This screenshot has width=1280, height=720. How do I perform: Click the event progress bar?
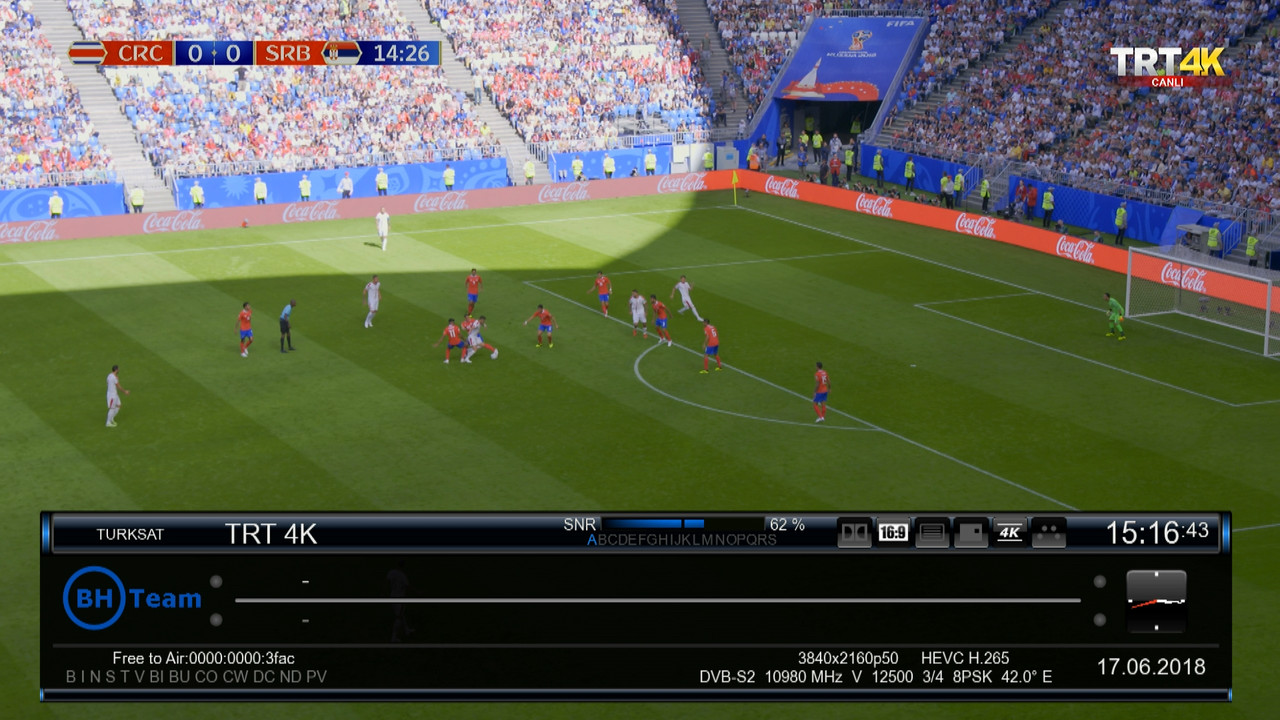point(657,600)
